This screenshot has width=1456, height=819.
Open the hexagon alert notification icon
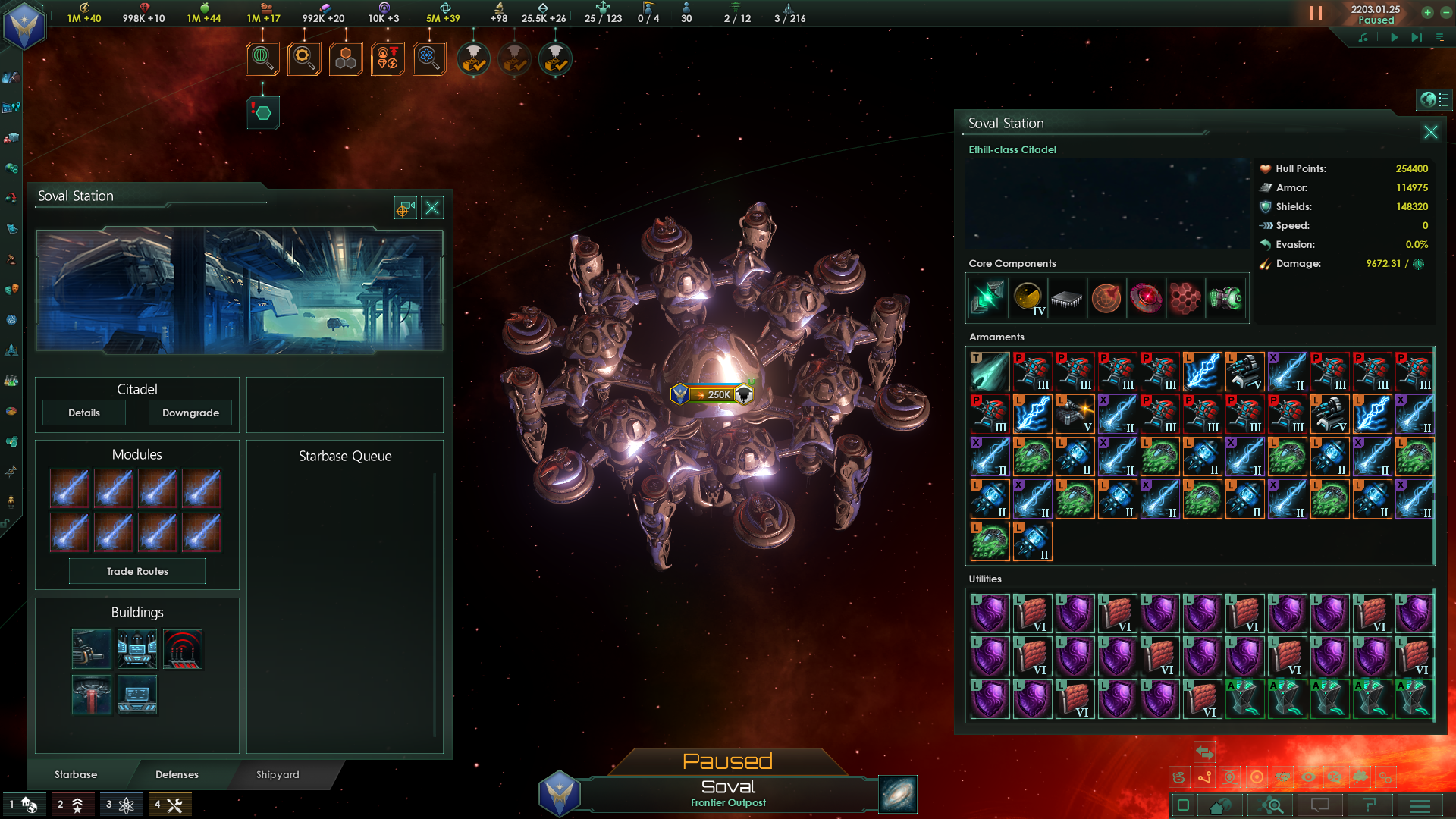(262, 112)
